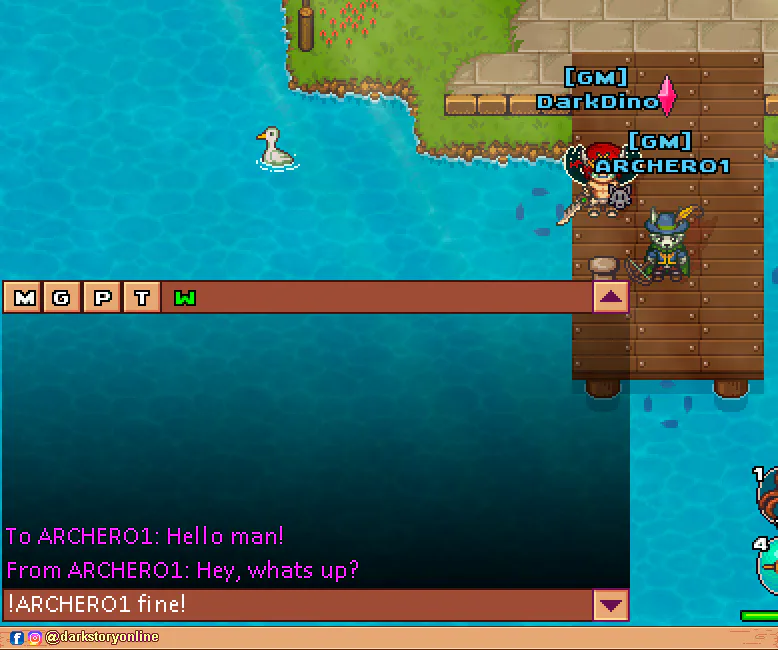The width and height of the screenshot is (778, 650).
Task: Open the P chat channel tab
Action: tap(102, 297)
